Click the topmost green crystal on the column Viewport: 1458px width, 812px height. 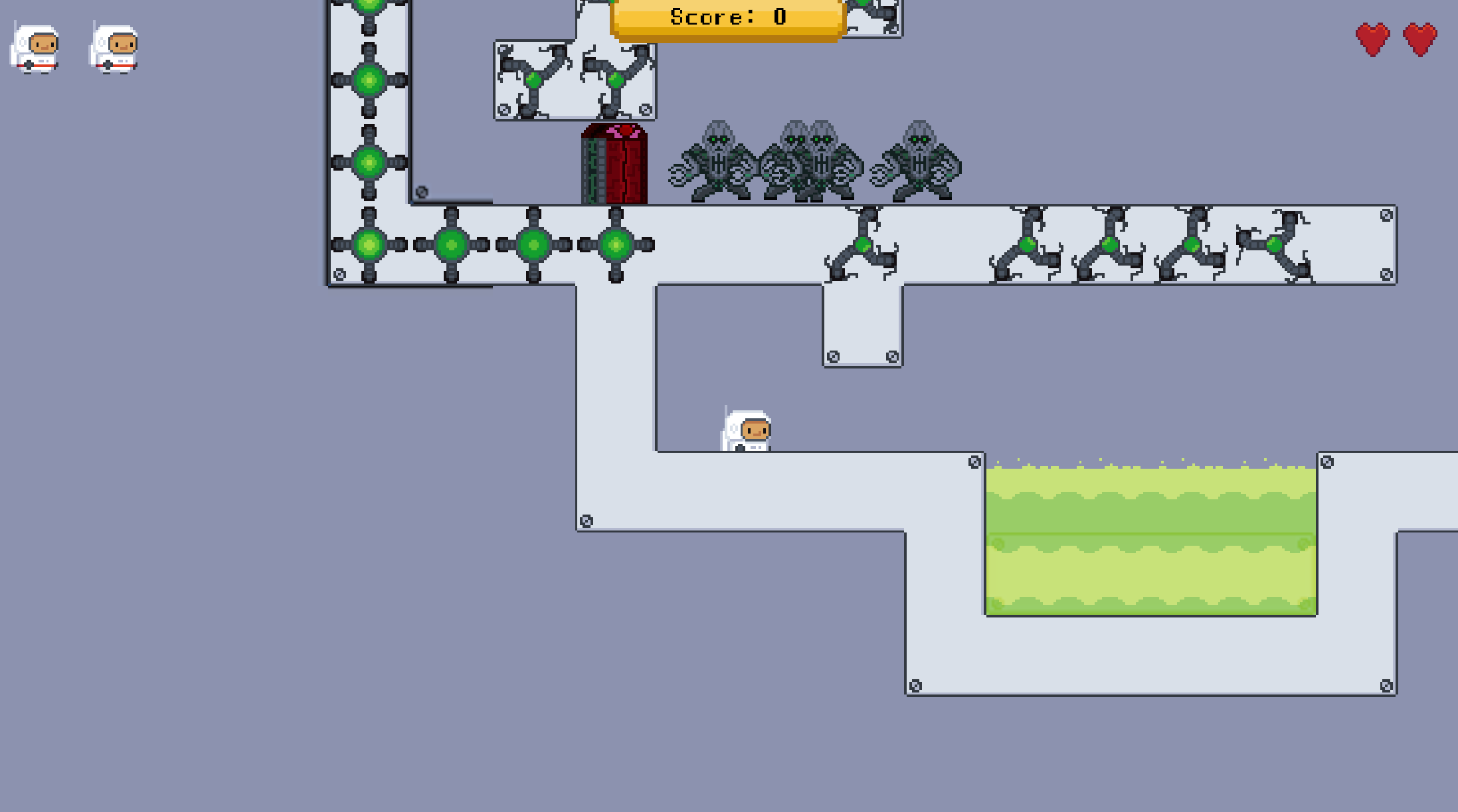[370, 5]
